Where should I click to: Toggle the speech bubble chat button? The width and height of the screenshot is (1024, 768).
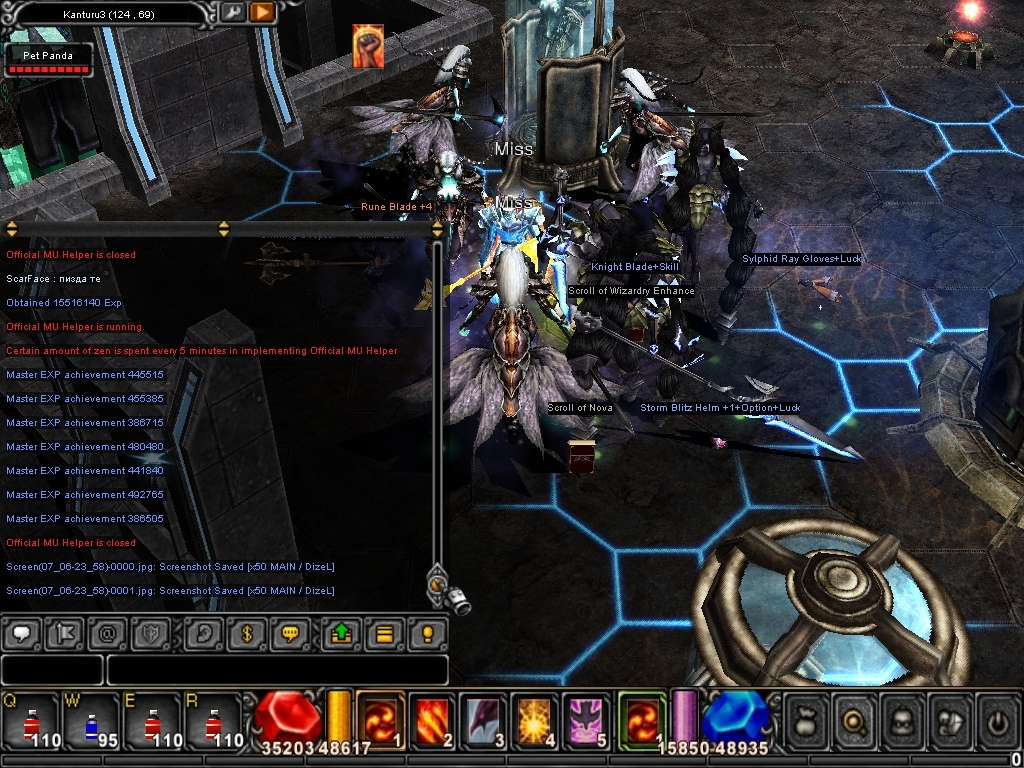tap(23, 633)
